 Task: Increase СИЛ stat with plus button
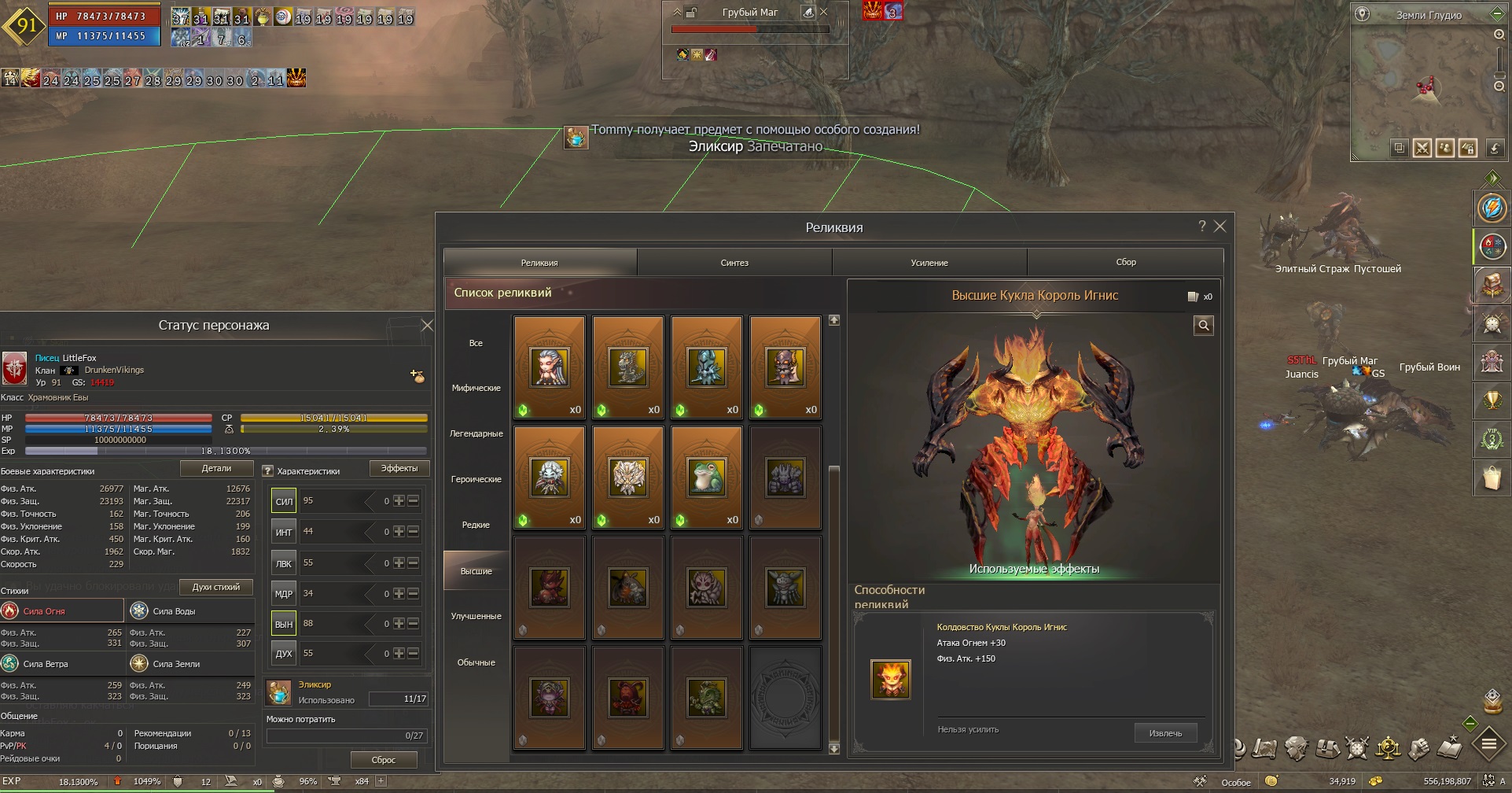[x=399, y=501]
